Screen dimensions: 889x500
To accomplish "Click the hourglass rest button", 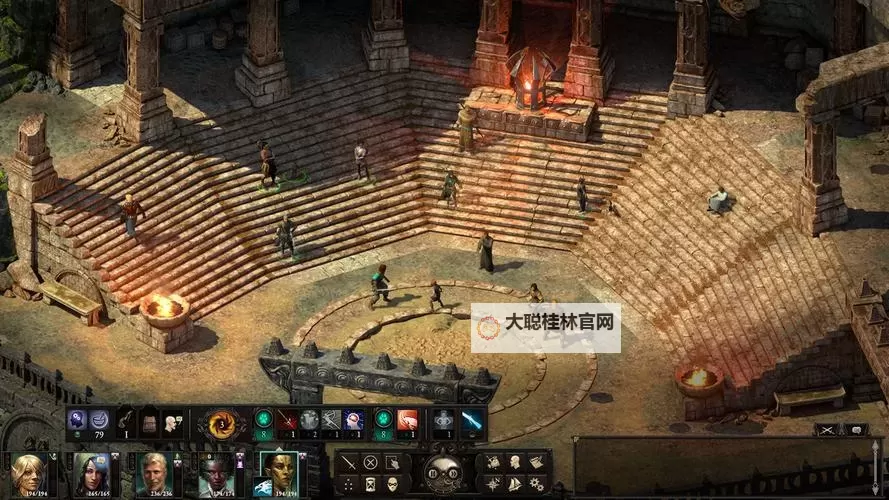I will pos(371,485).
